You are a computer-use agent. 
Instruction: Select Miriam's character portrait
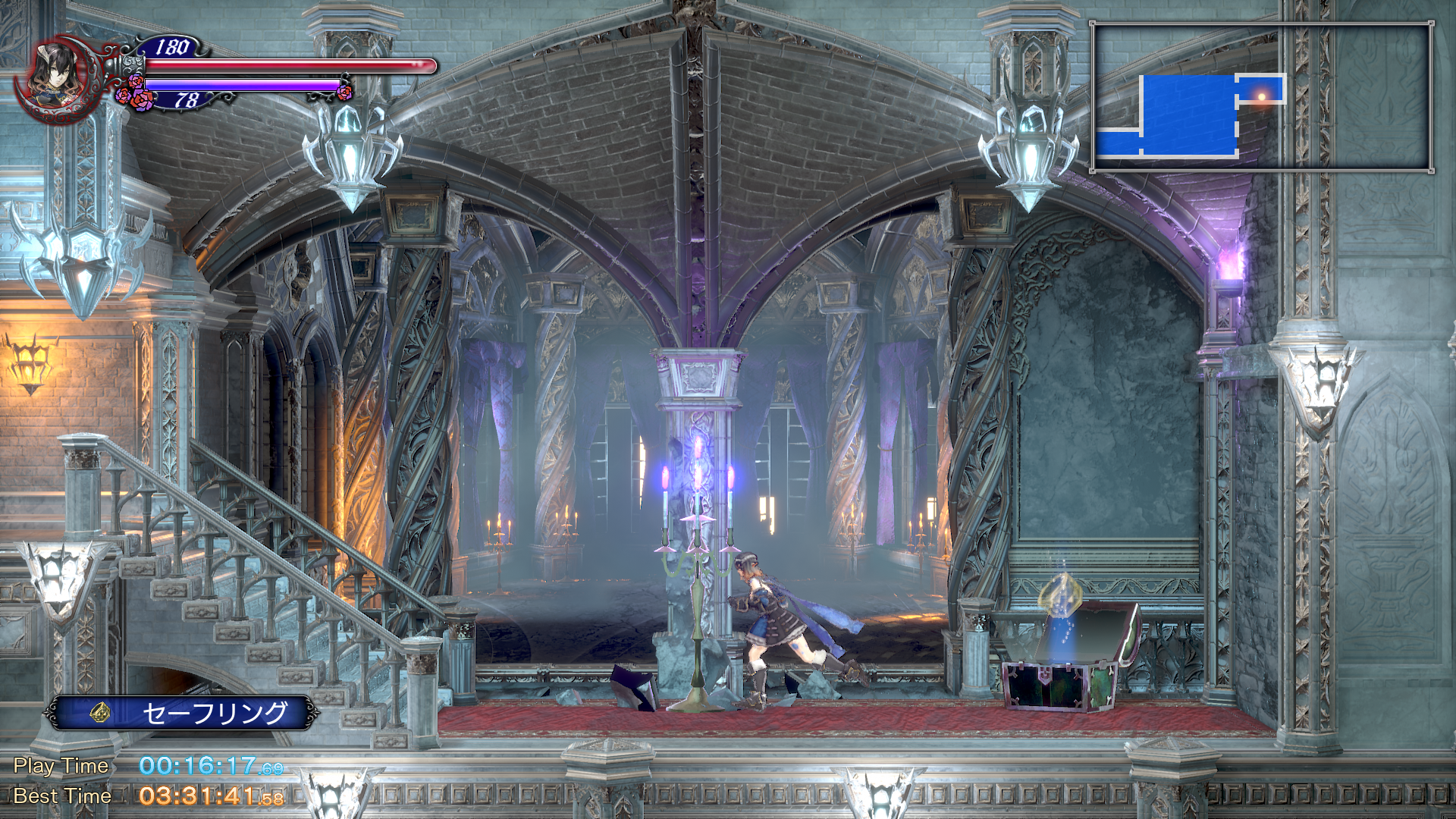[x=55, y=77]
